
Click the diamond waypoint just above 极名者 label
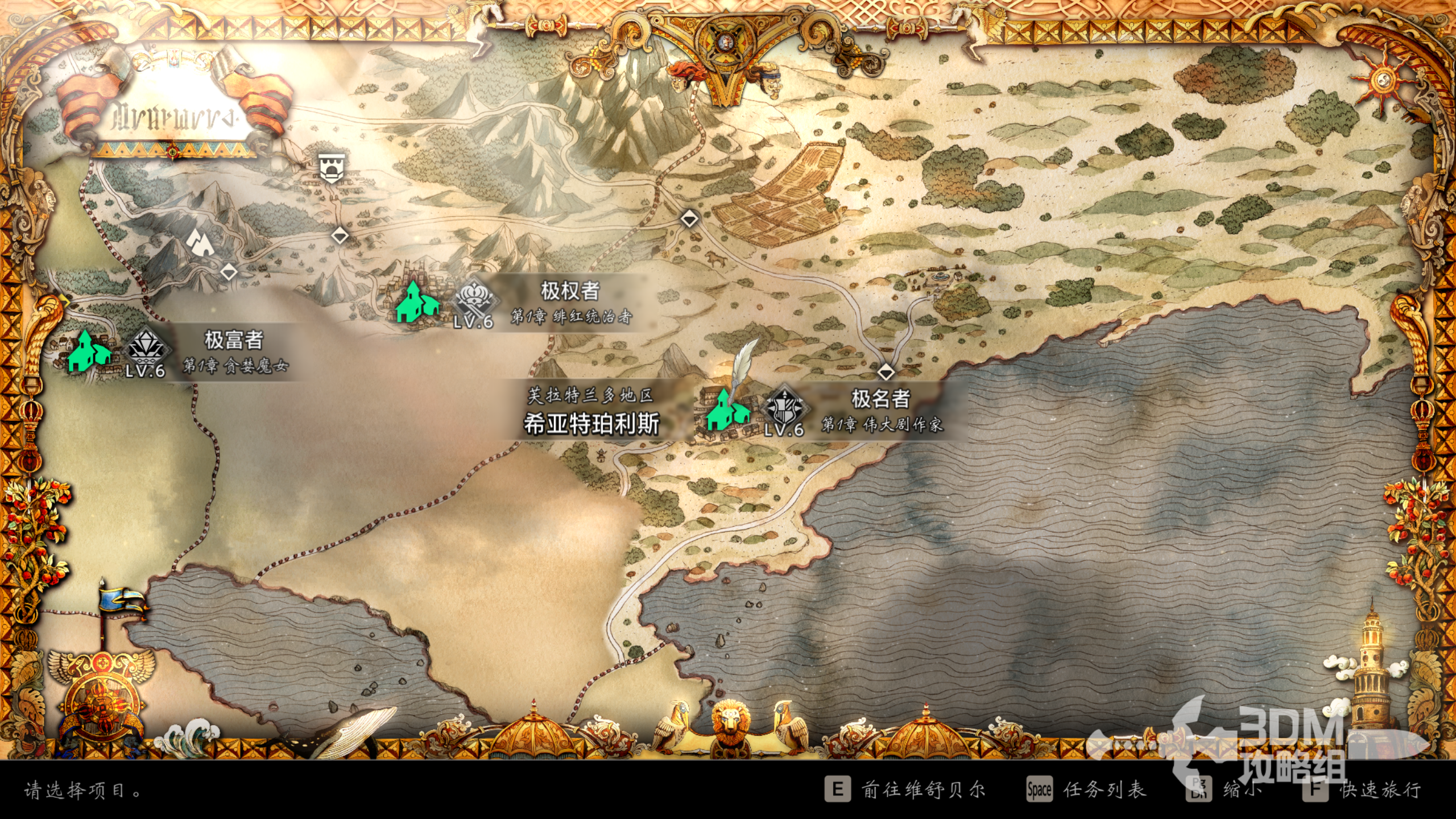(886, 373)
